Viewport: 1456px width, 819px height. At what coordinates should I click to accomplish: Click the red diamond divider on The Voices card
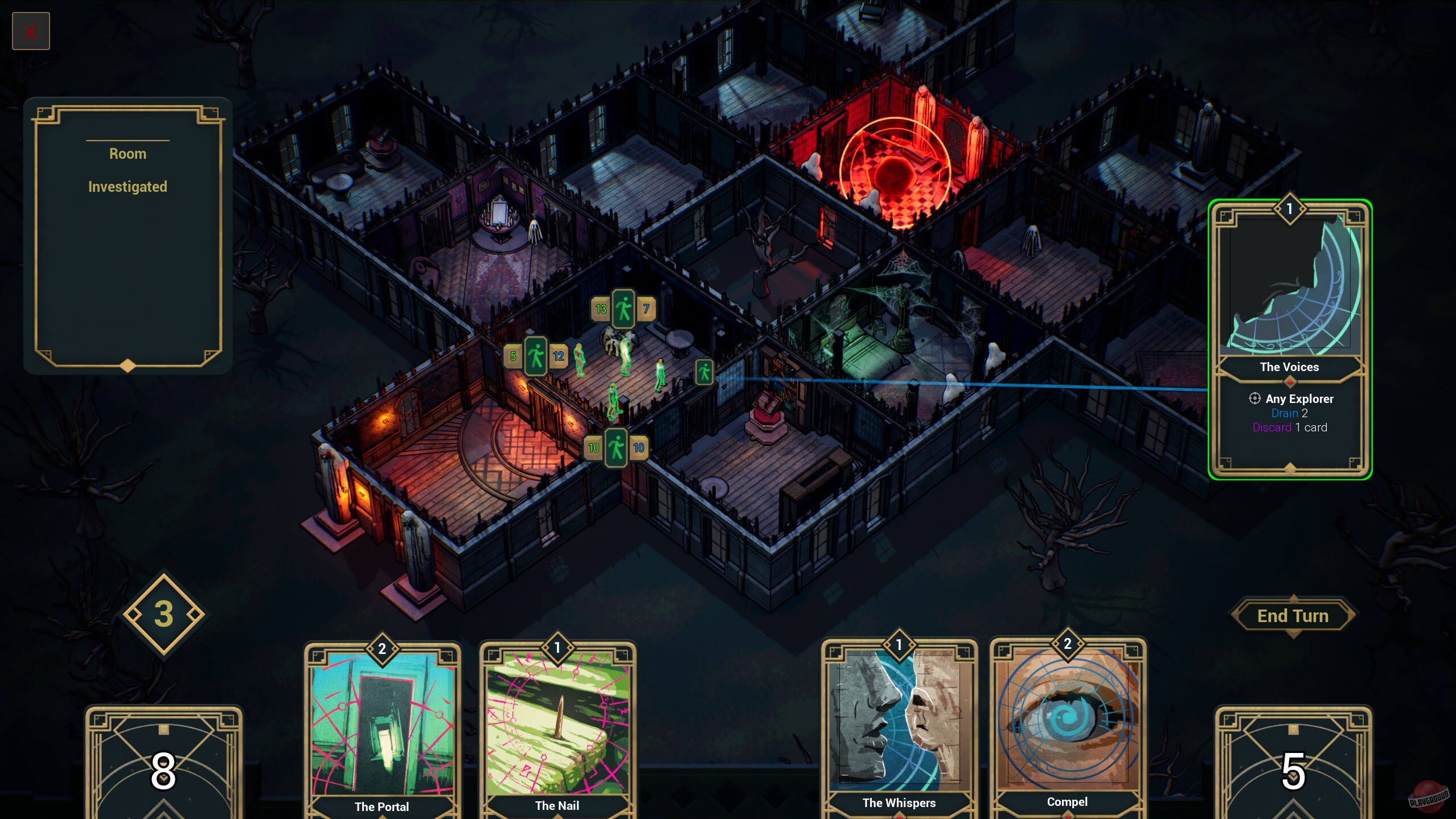pyautogui.click(x=1289, y=382)
